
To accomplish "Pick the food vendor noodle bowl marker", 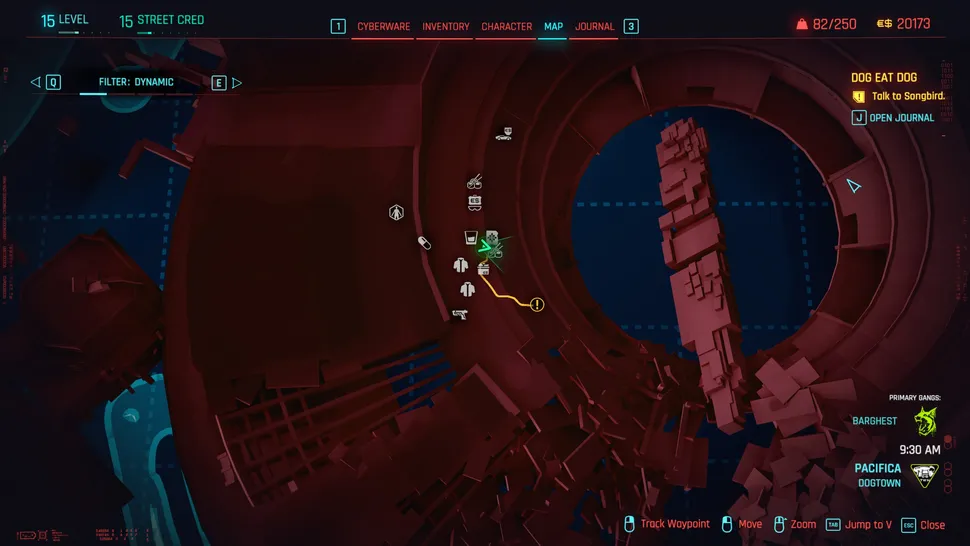I will click(475, 182).
